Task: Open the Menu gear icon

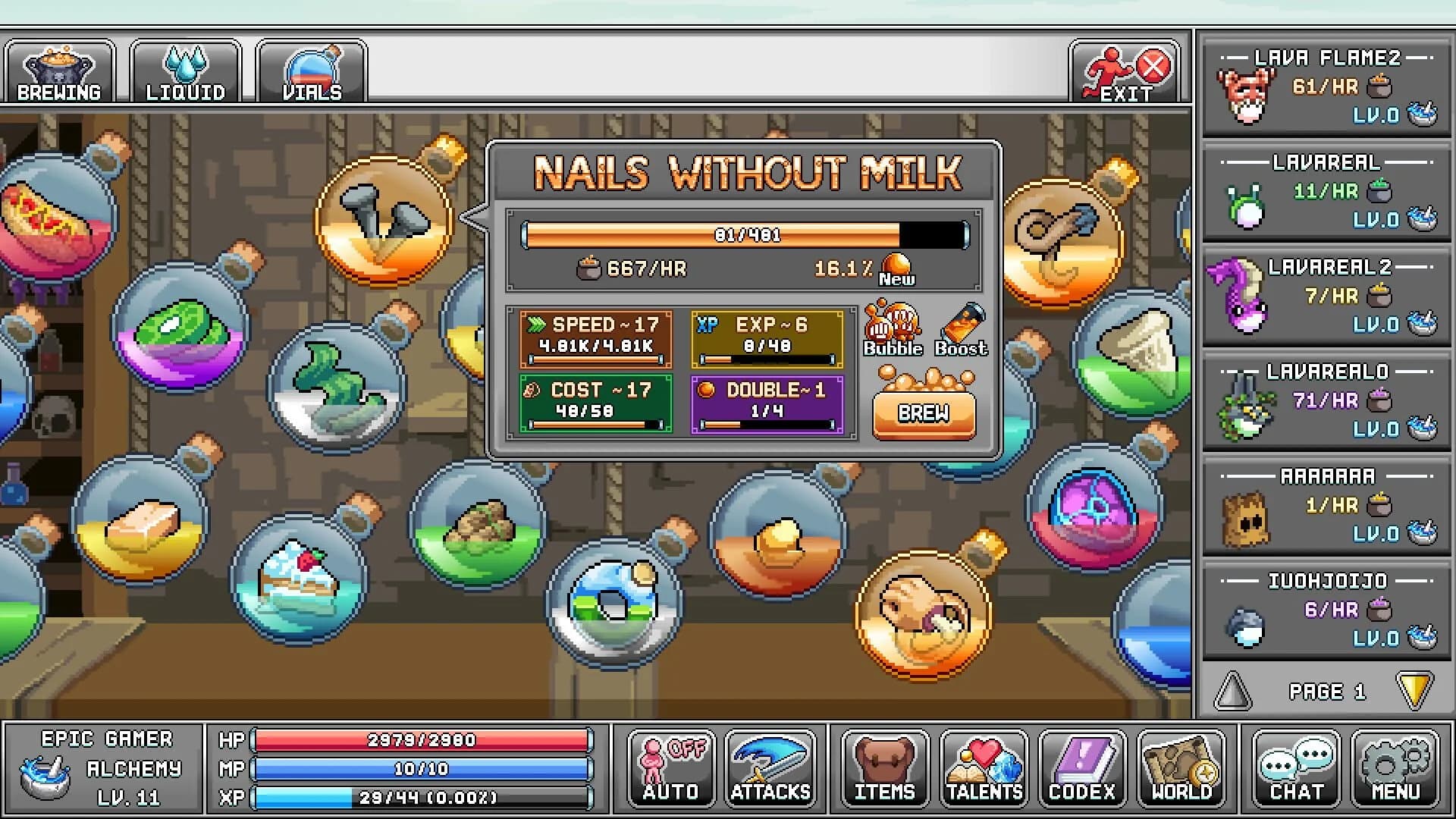Action: (1395, 770)
